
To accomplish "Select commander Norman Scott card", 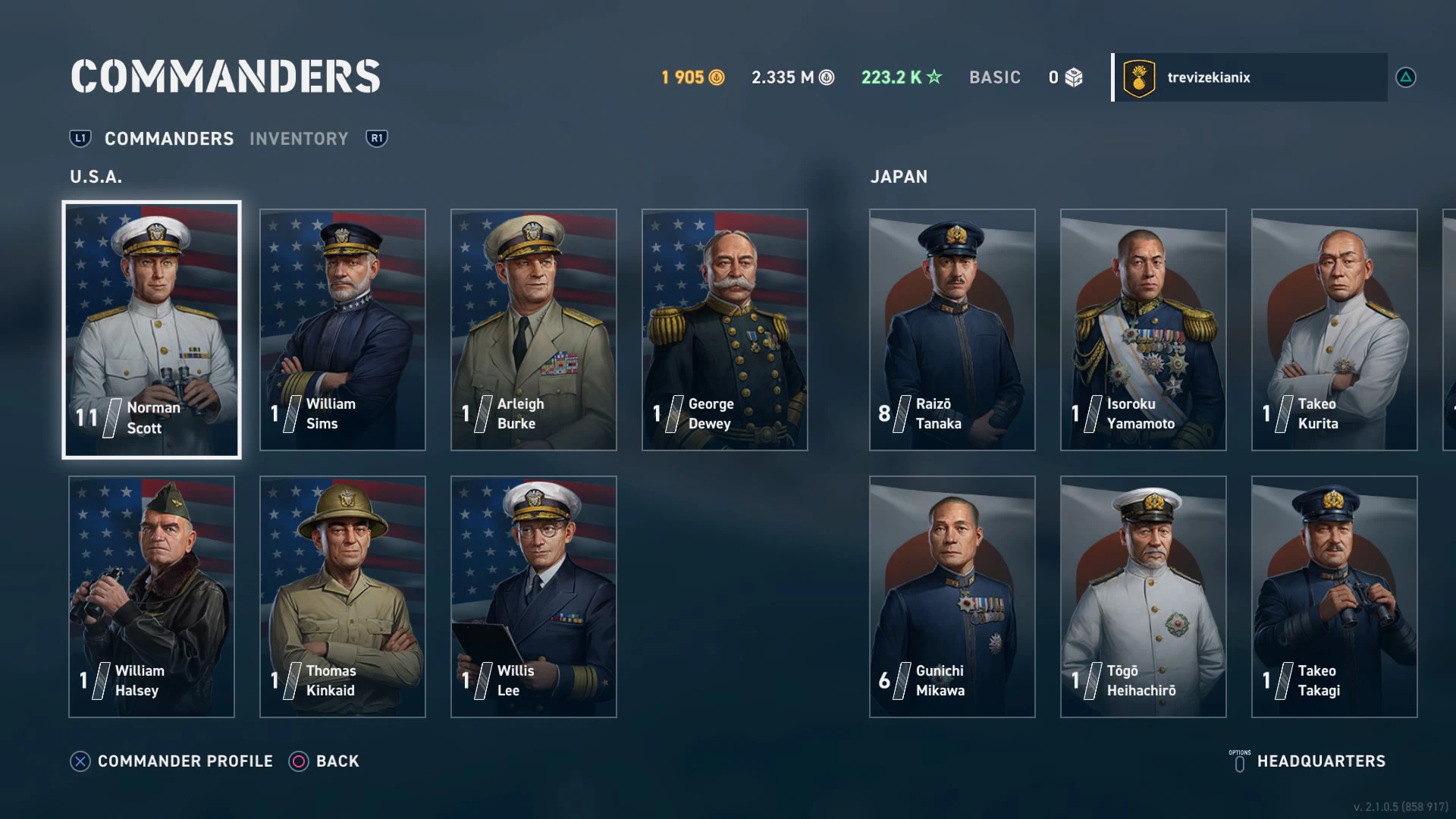I will (x=152, y=330).
